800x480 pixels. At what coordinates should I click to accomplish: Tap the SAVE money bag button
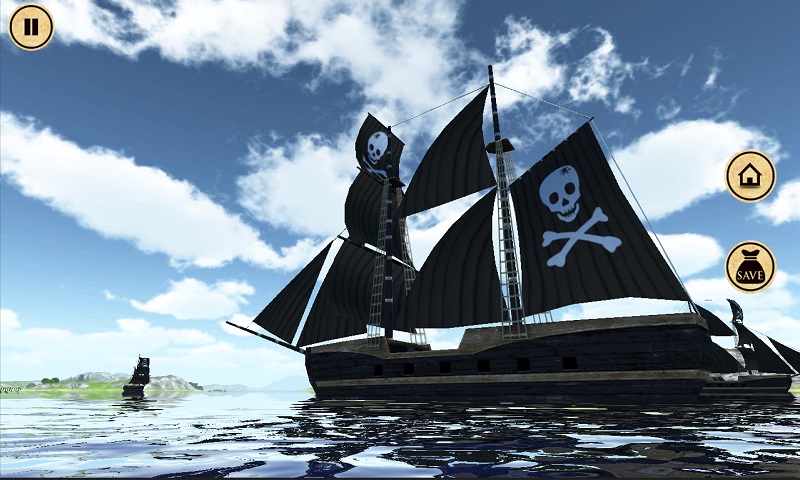[x=750, y=267]
